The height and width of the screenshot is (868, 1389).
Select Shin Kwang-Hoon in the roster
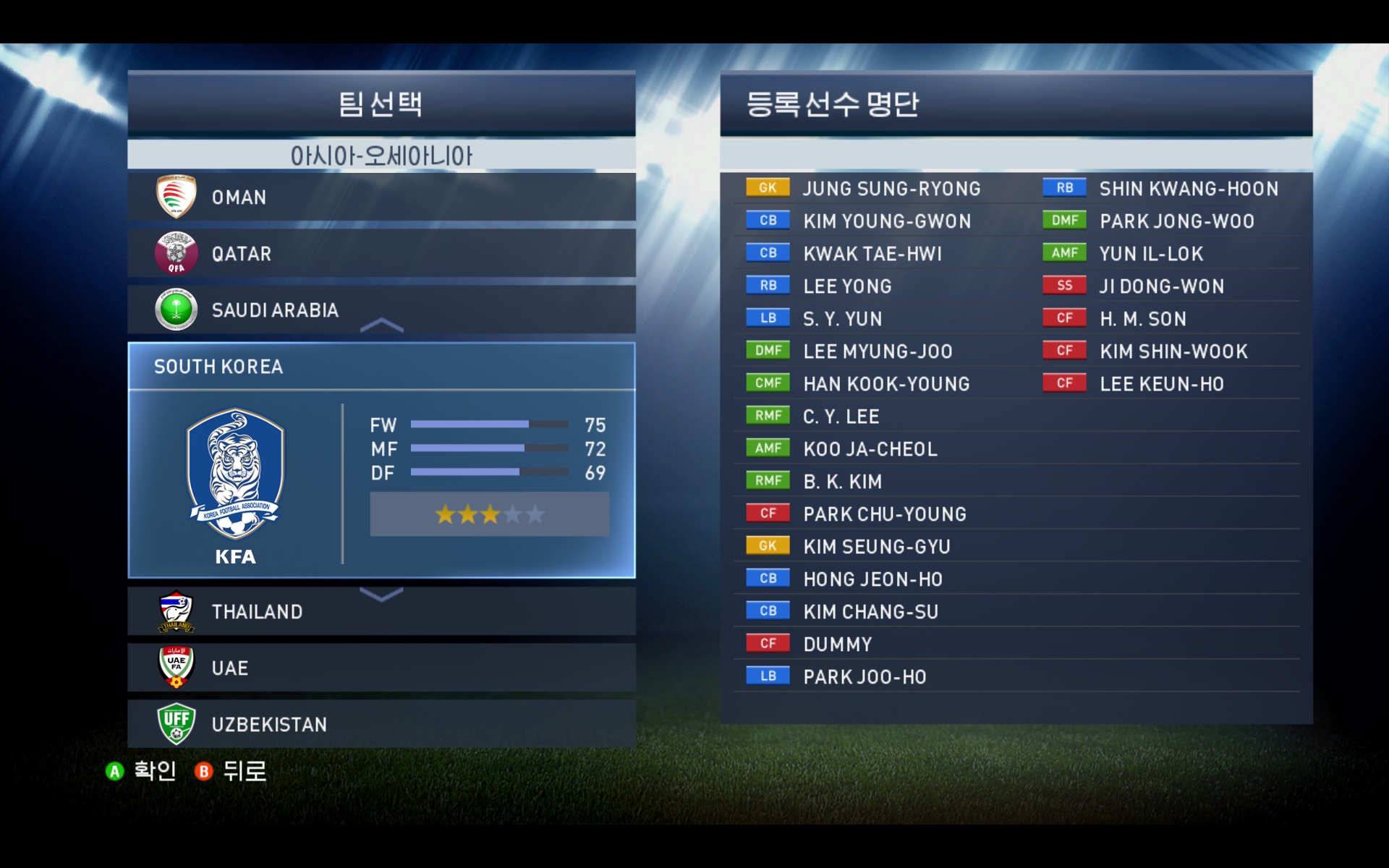[x=1188, y=189]
